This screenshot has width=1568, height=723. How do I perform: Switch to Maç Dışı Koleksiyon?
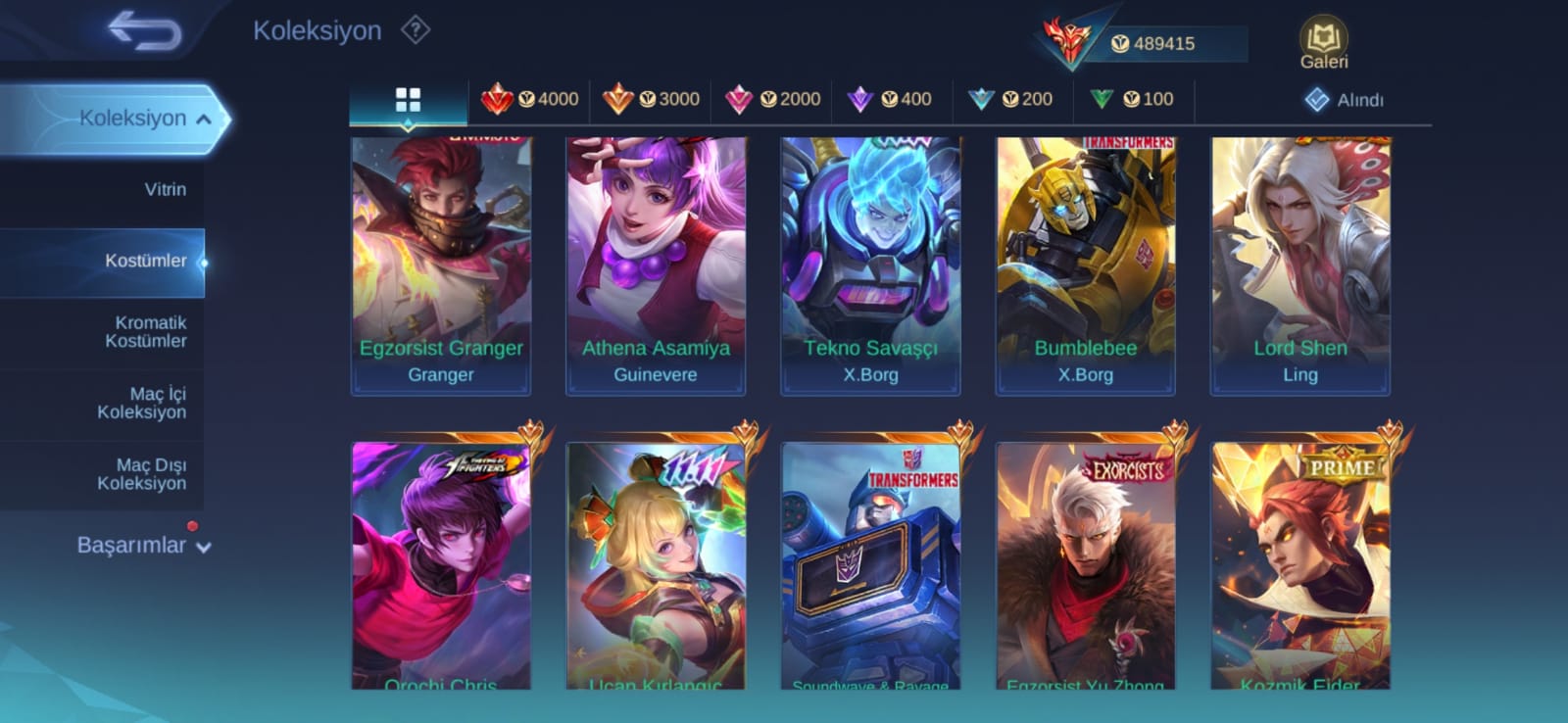pos(142,474)
